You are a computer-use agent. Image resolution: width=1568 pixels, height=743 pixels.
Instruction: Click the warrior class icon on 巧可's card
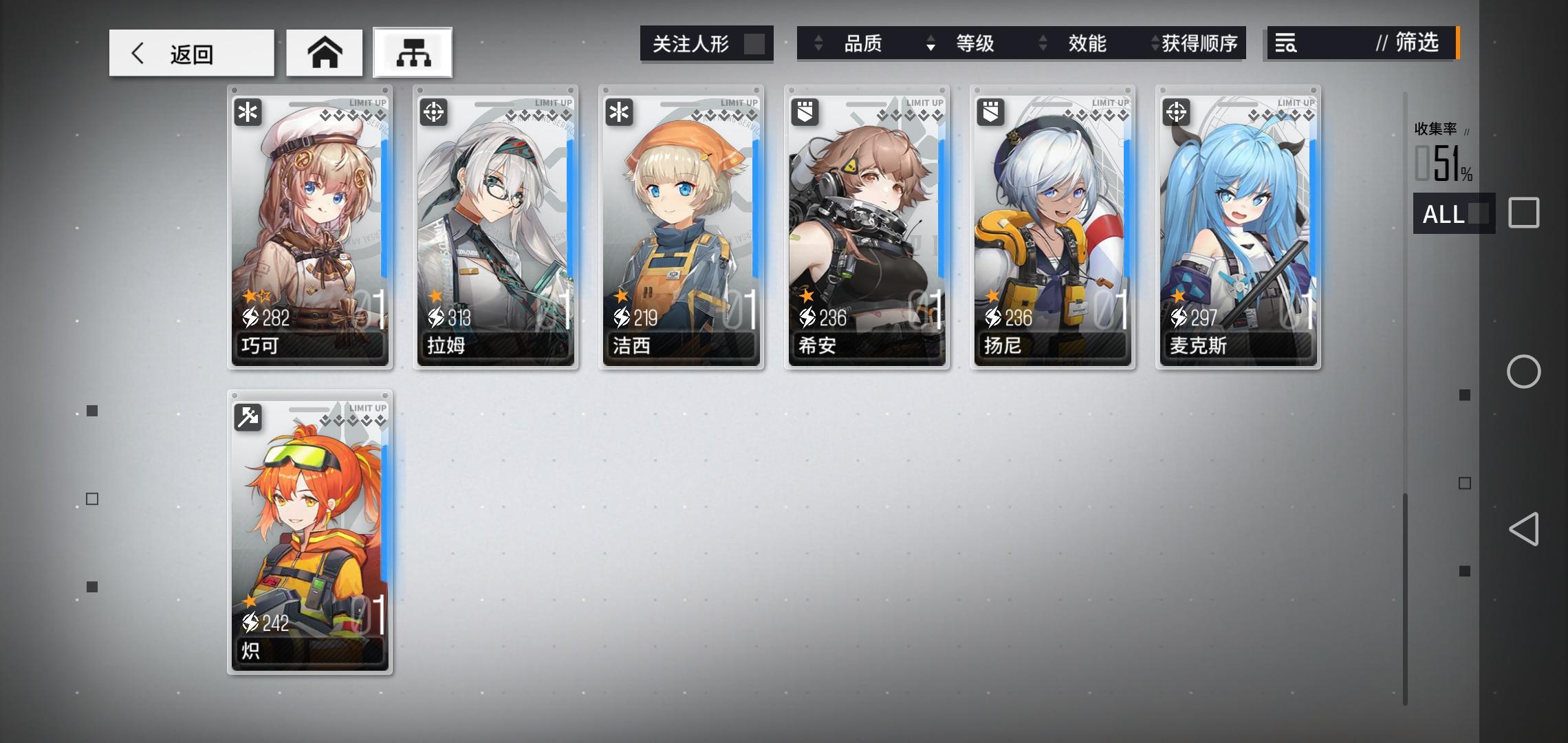point(248,112)
